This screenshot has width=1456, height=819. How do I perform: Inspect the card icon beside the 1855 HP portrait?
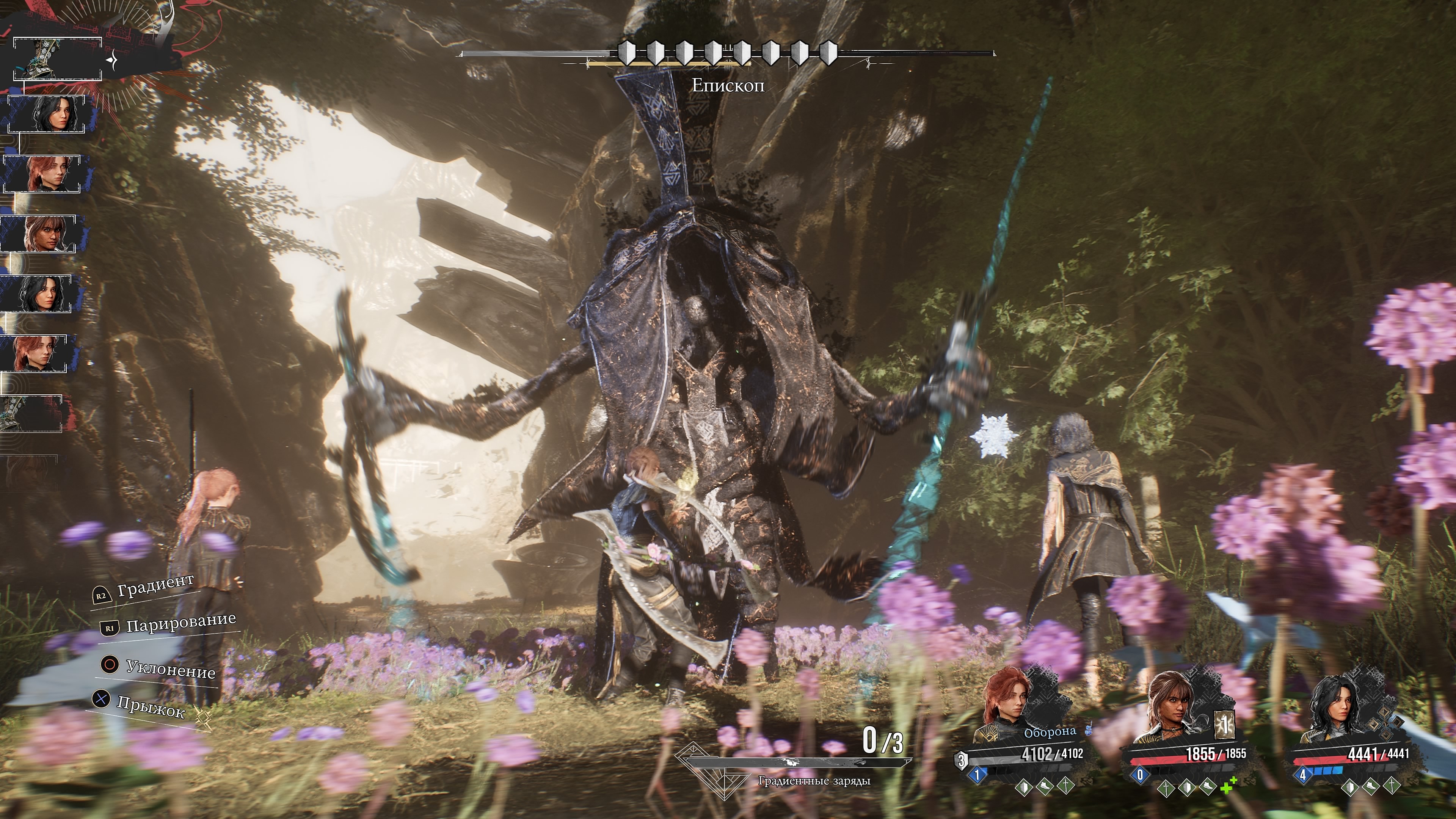click(x=1225, y=725)
